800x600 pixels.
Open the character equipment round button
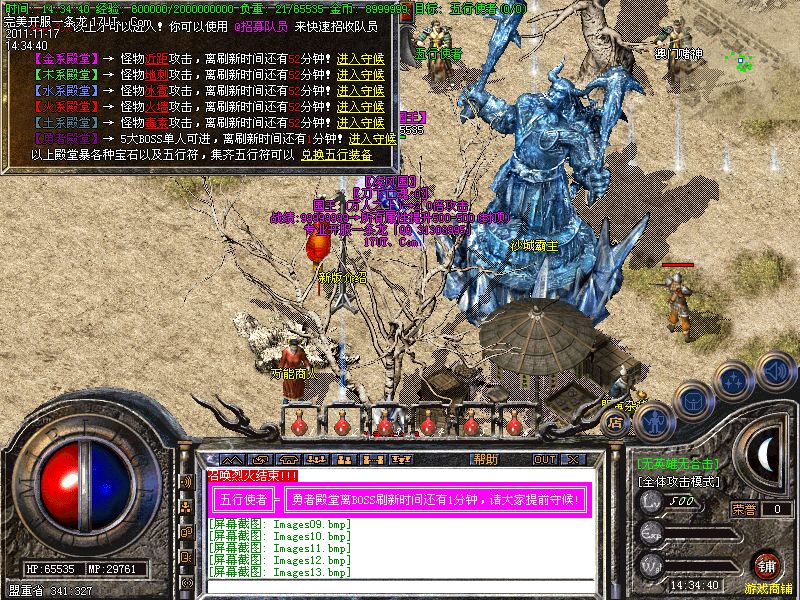pyautogui.click(x=653, y=420)
